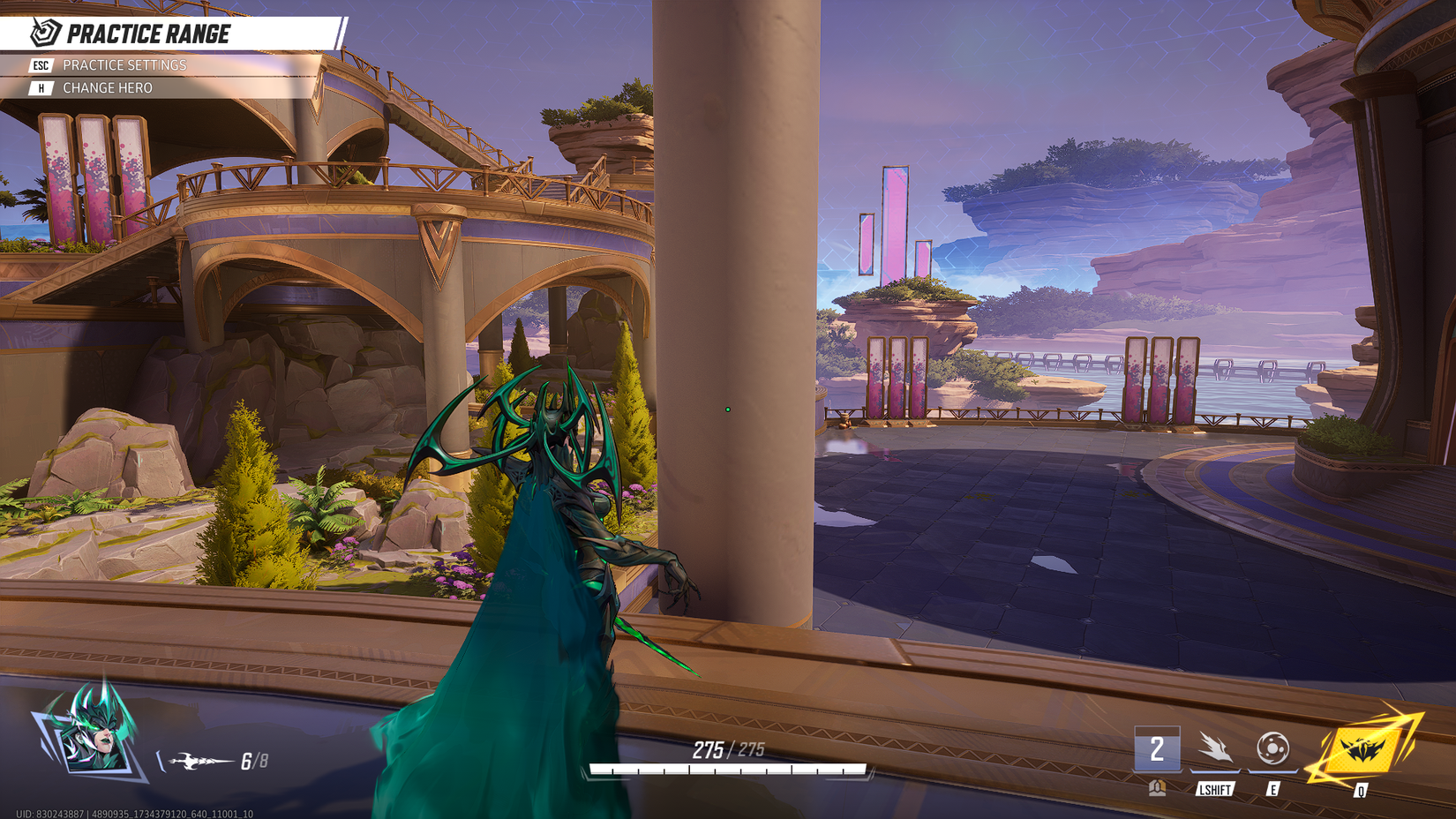Click the center crosshair reticle dot
1456x819 pixels.
(x=727, y=409)
